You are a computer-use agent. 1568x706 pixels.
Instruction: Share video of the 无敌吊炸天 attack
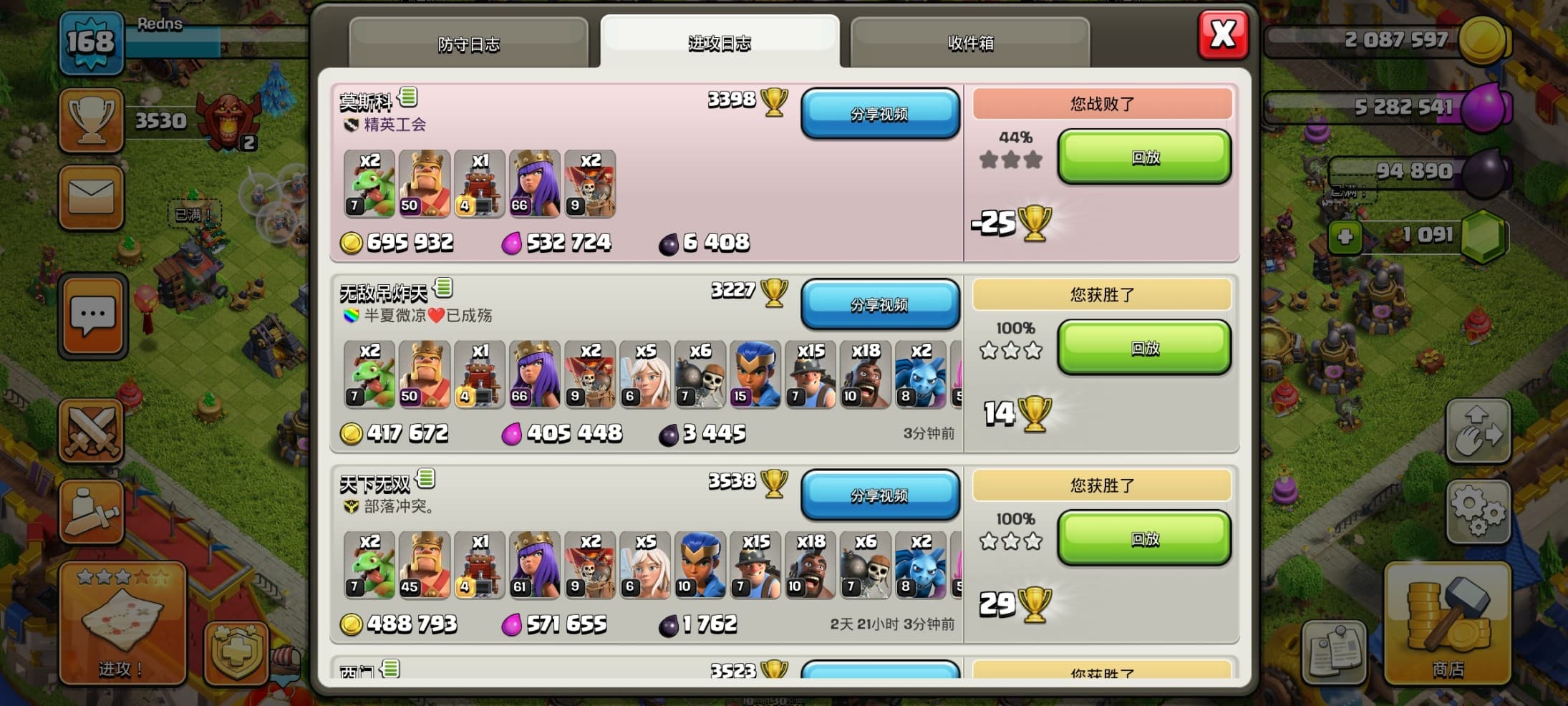(879, 305)
